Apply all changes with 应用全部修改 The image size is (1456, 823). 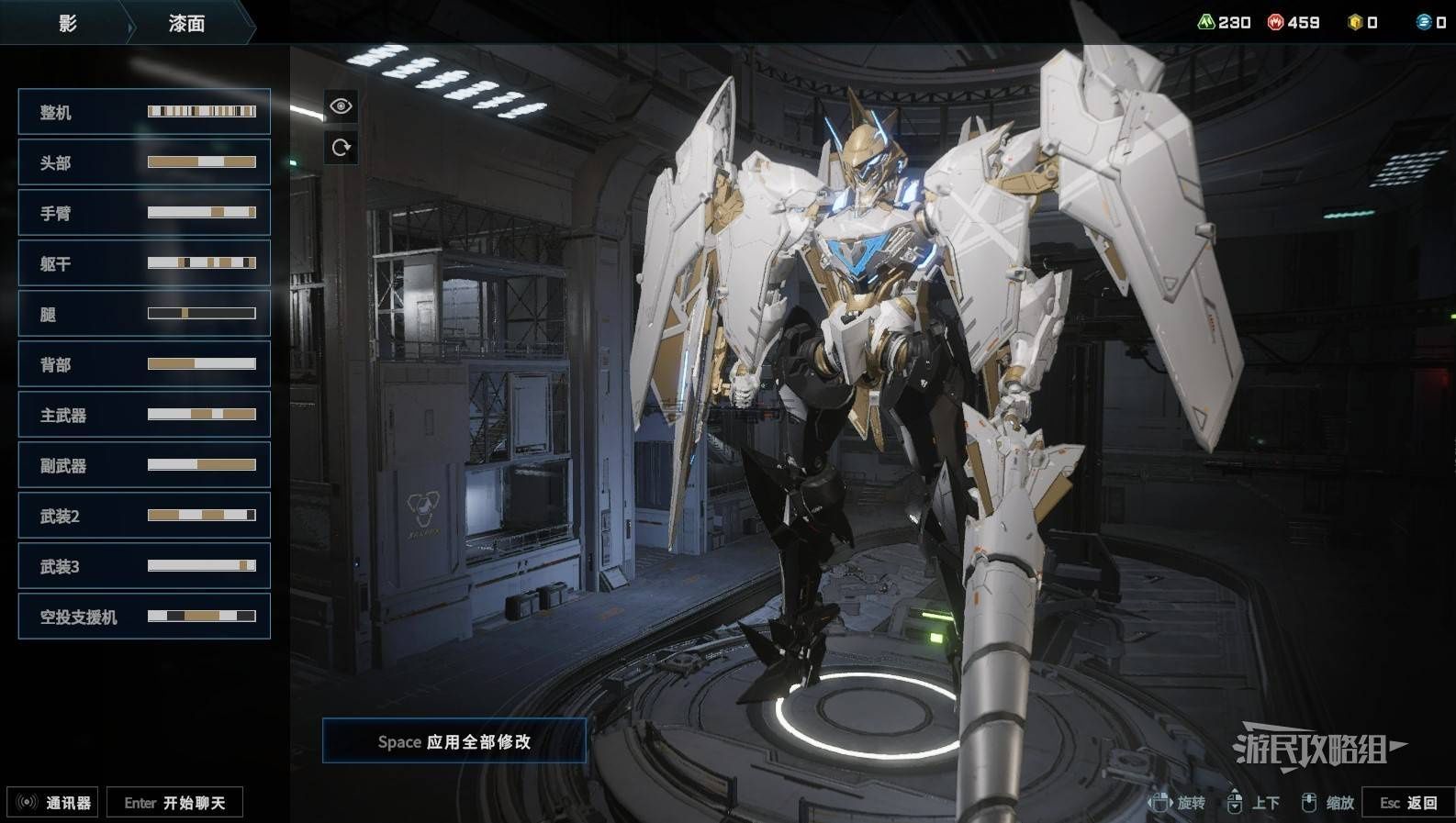(454, 741)
